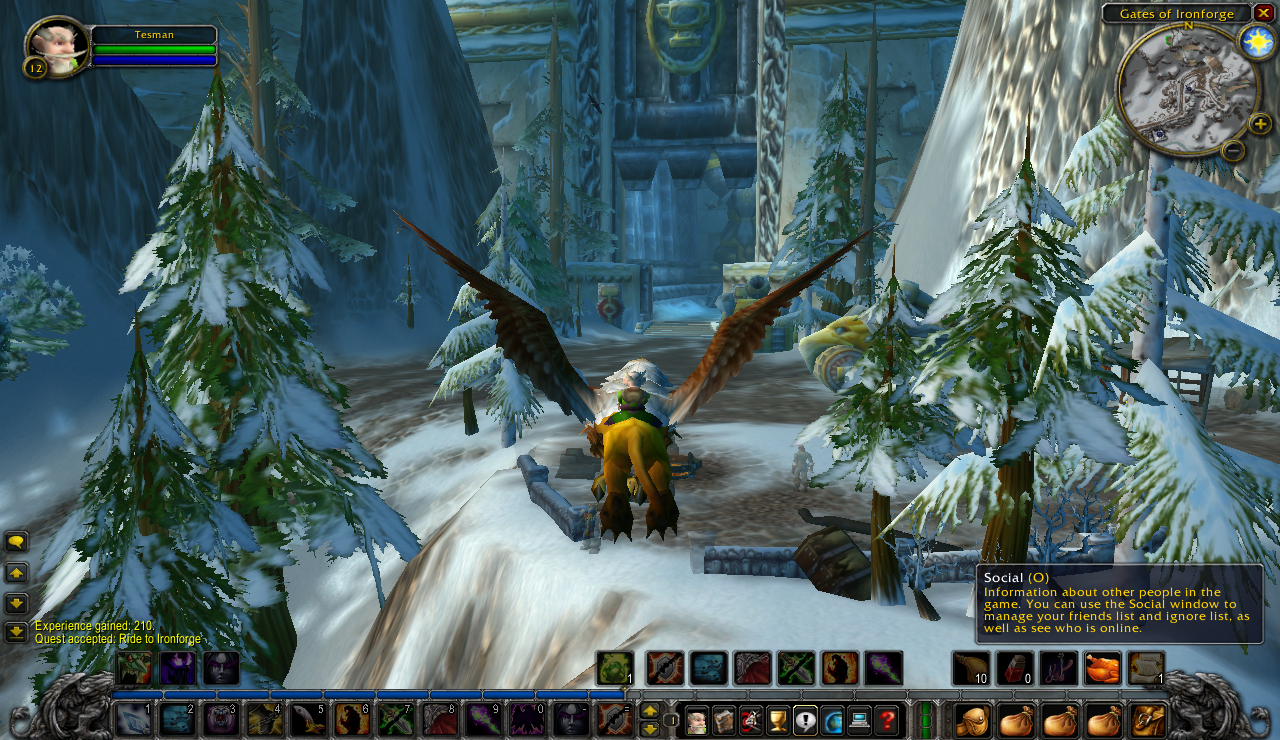The height and width of the screenshot is (740, 1280).
Task: Use the scroll item with count 1
Action: (1146, 668)
